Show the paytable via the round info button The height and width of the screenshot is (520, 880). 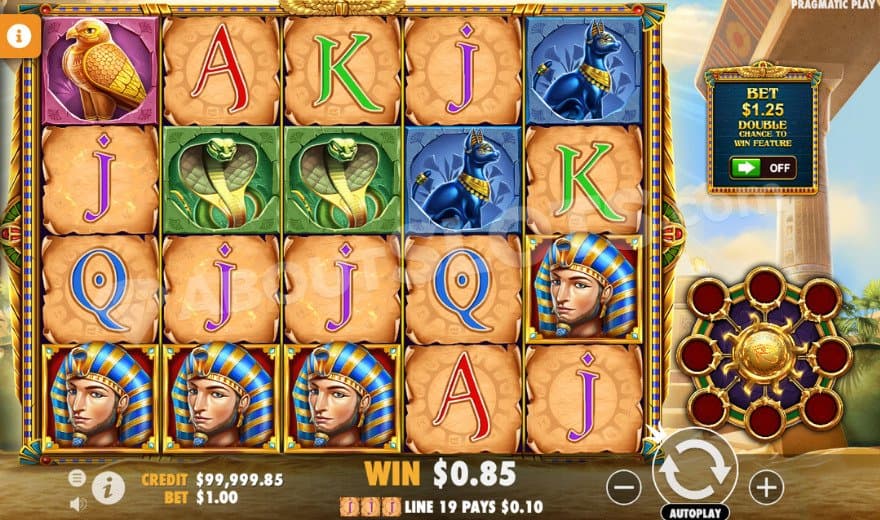click(108, 488)
